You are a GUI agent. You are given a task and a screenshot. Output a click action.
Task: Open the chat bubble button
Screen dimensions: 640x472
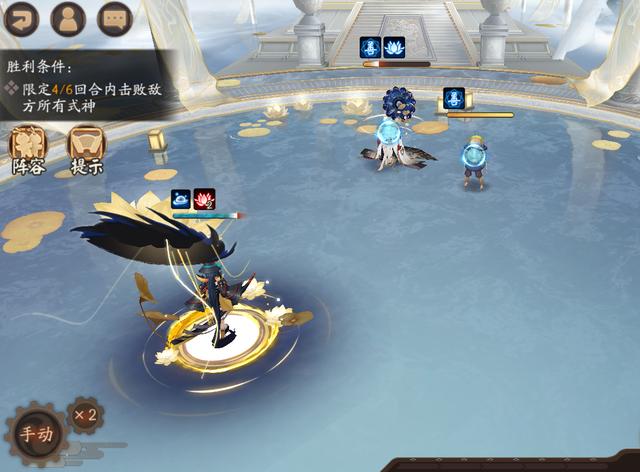pyautogui.click(x=116, y=18)
